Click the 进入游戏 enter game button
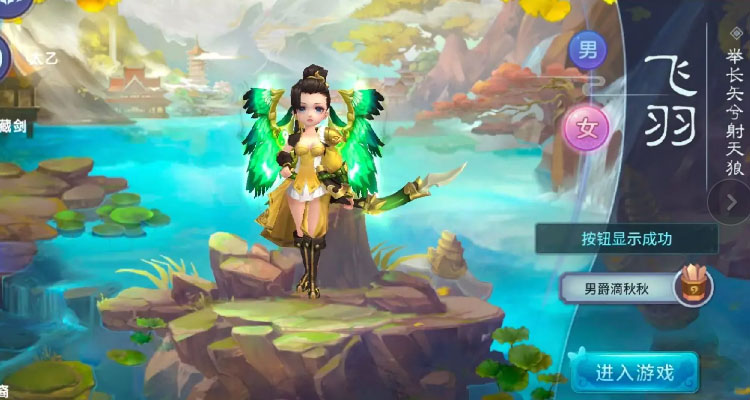Viewport: 750px width, 400px height. tap(635, 373)
